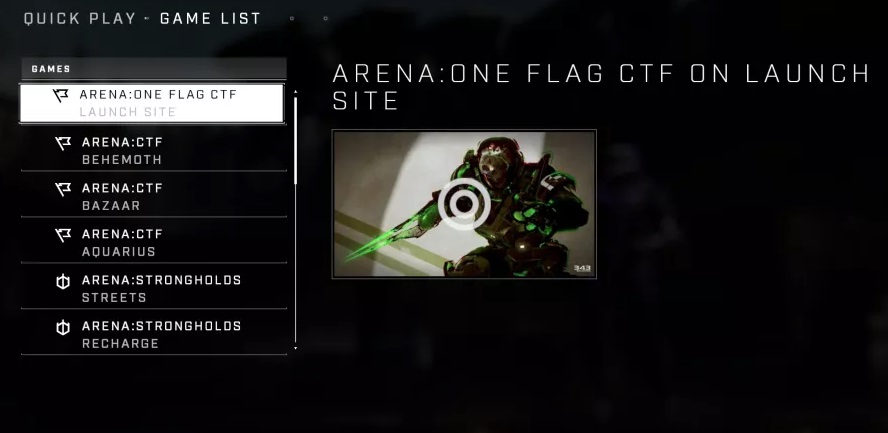This screenshot has height=433, width=888.
Task: Choose Arena: Strongholds on Streets
Action: [x=152, y=288]
